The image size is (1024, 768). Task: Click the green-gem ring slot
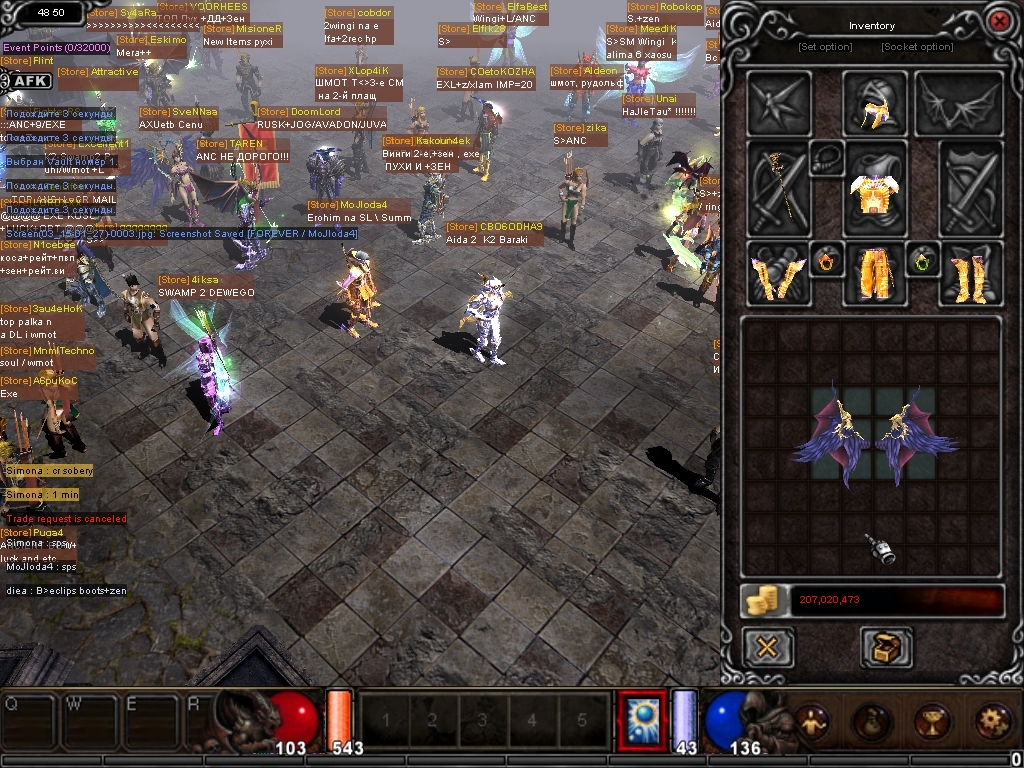coord(922,261)
